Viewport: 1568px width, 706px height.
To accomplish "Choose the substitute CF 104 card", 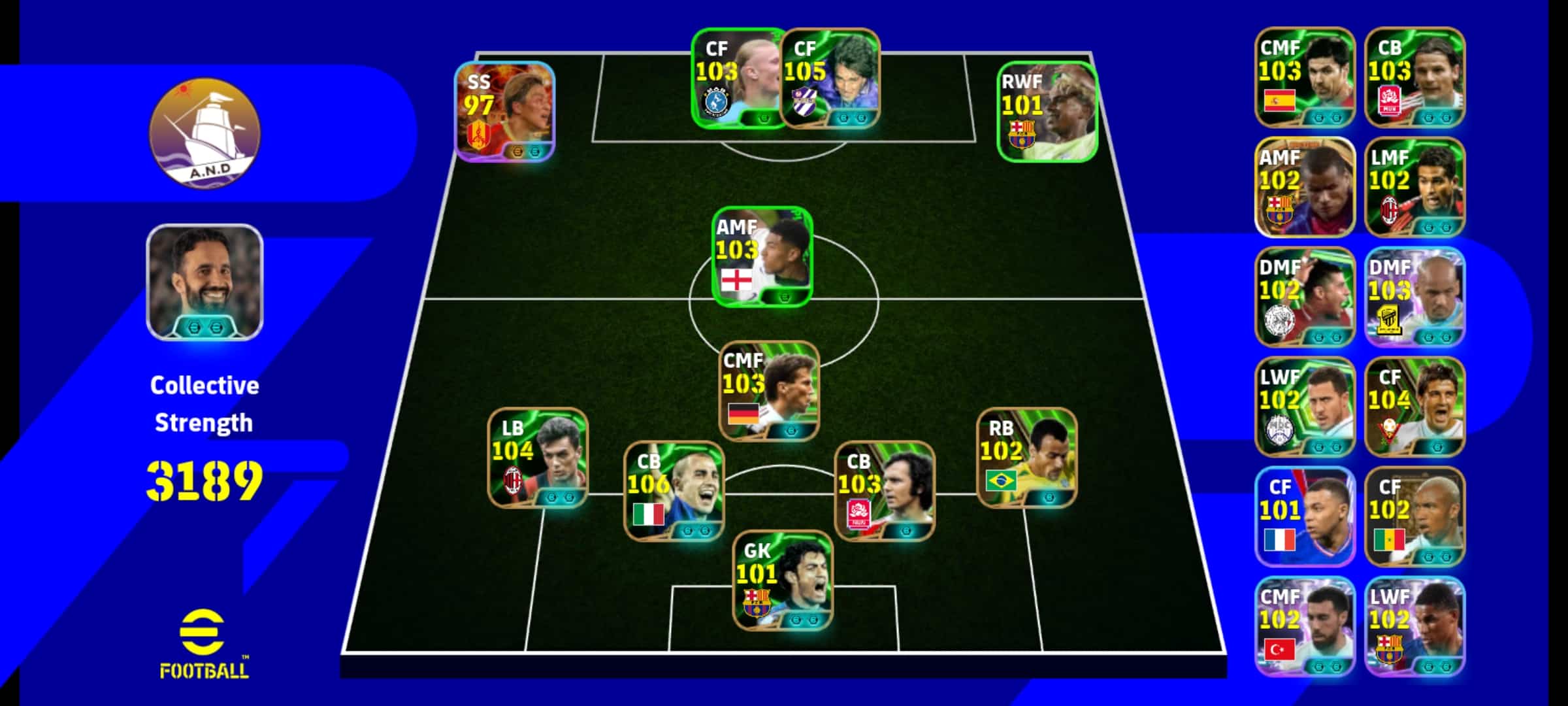I will (x=1414, y=407).
